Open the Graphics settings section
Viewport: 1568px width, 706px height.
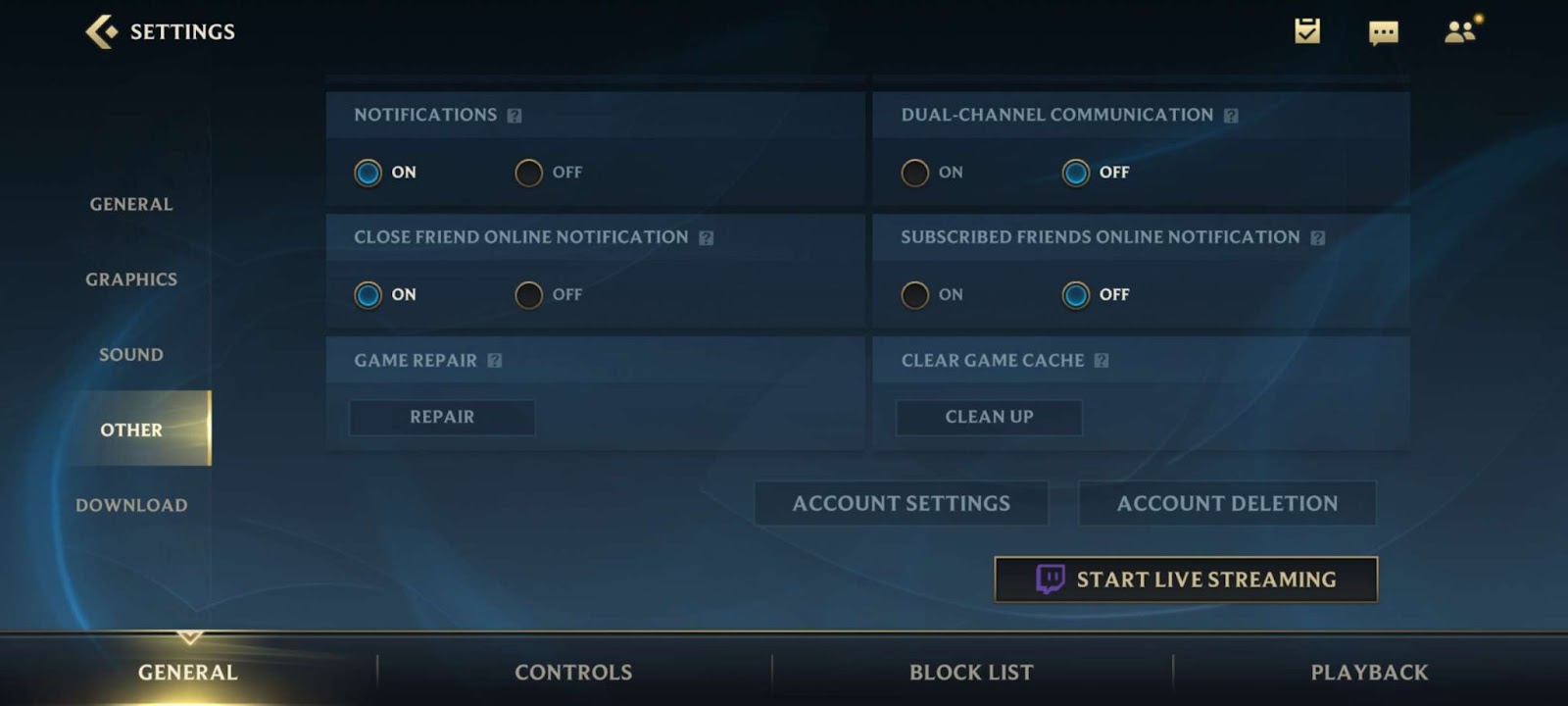(x=131, y=279)
